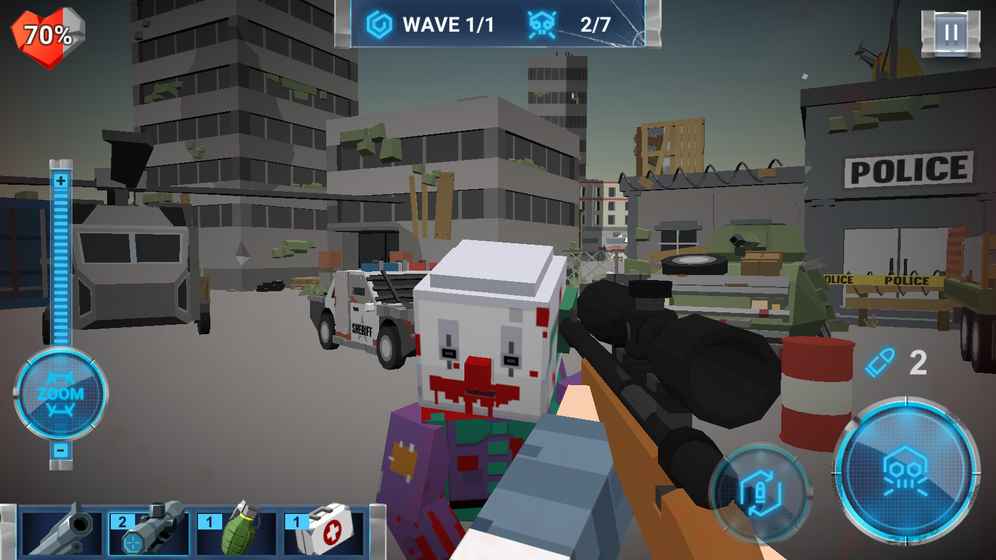Screen dimensions: 996x560
Task: Choose the grenade slot
Action: 234,532
